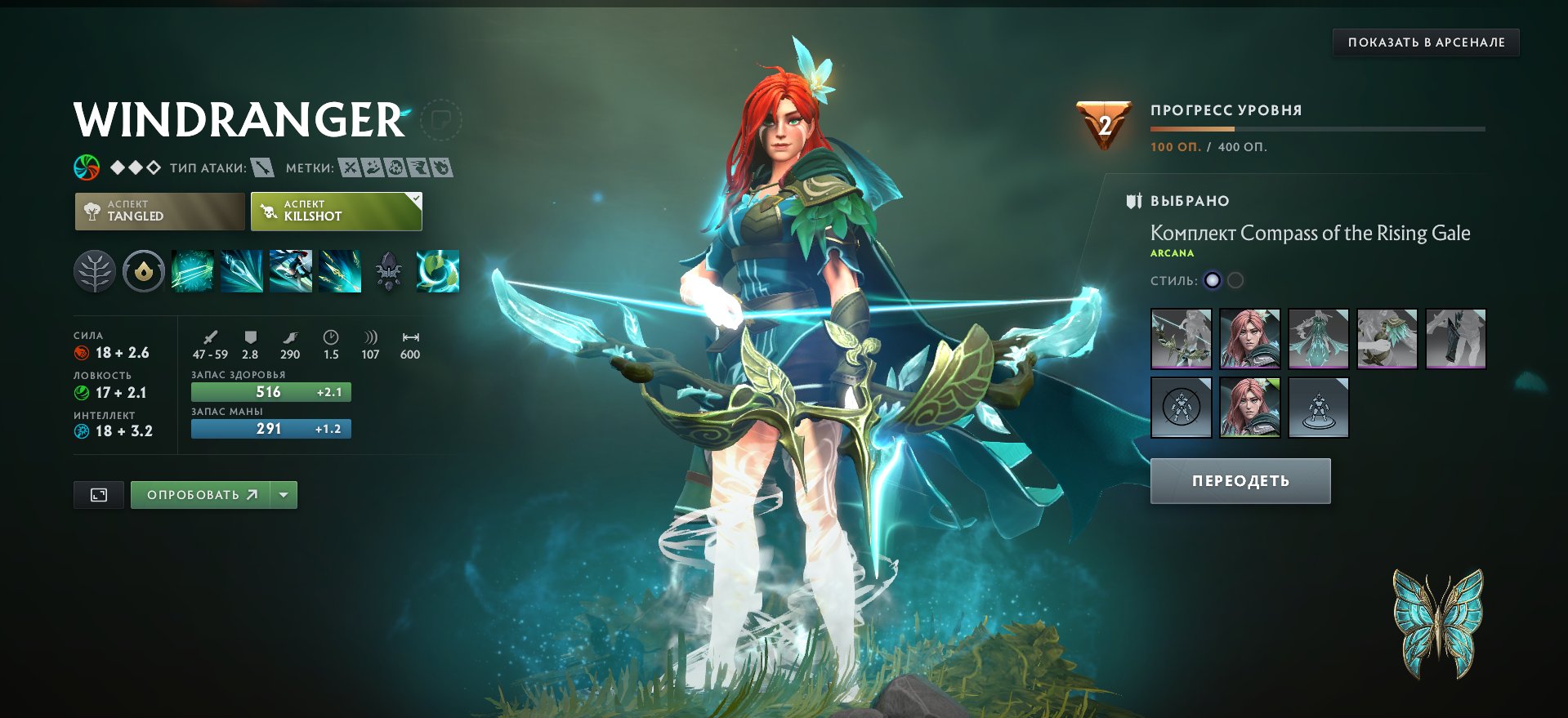
Task: Select the bow item thumbnail in the set
Action: tap(1182, 338)
